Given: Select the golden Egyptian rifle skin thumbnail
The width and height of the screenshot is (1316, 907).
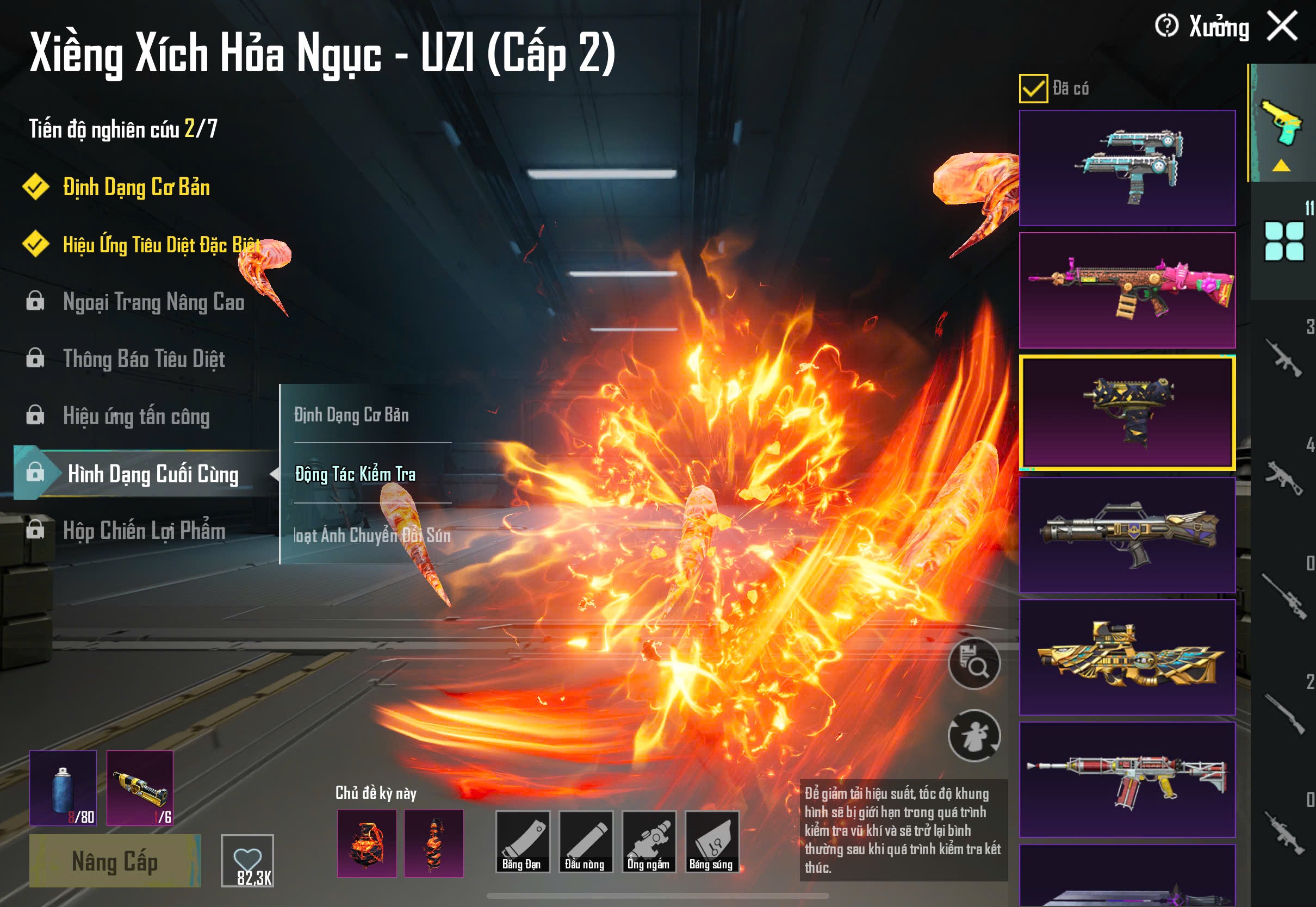Looking at the screenshot, I should click(1127, 657).
